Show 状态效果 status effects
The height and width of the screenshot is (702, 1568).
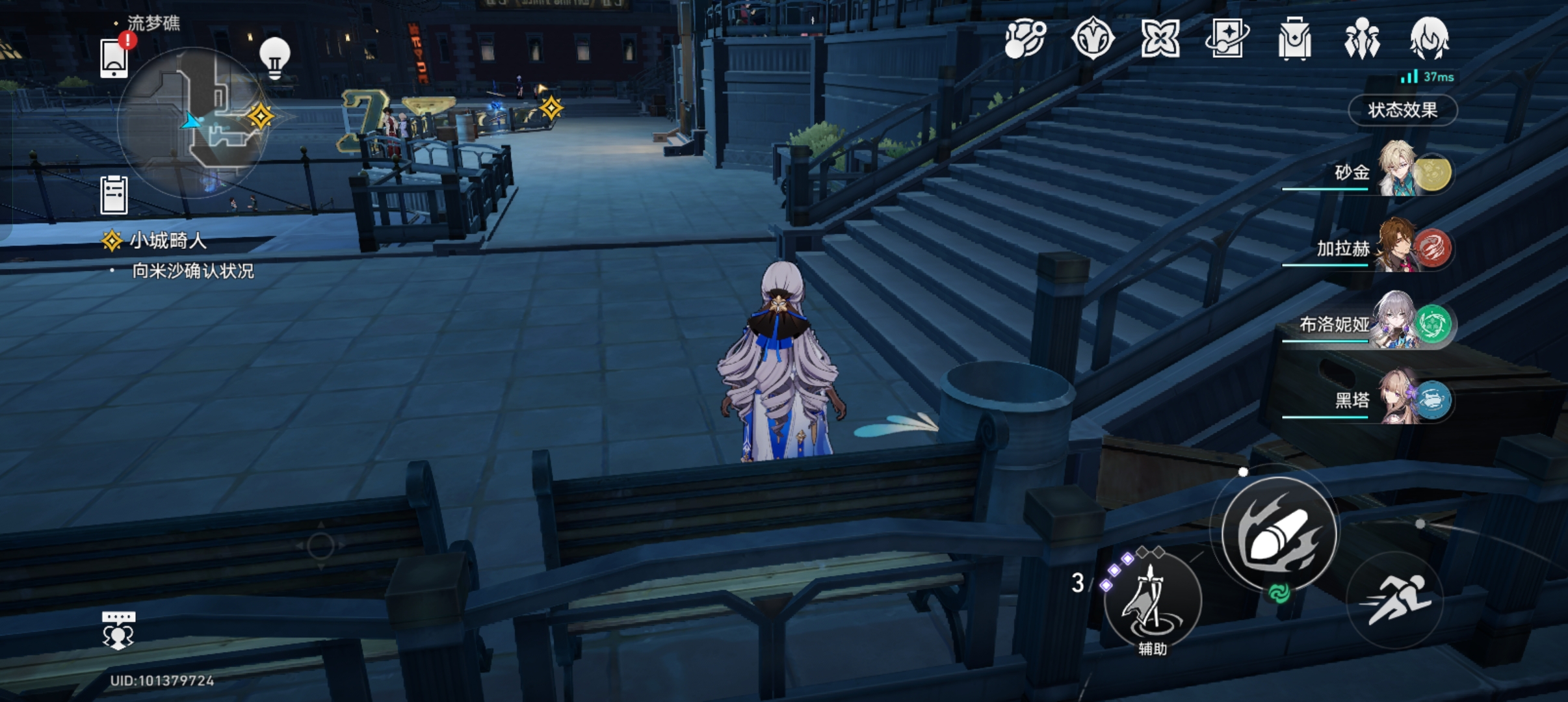pos(1402,110)
